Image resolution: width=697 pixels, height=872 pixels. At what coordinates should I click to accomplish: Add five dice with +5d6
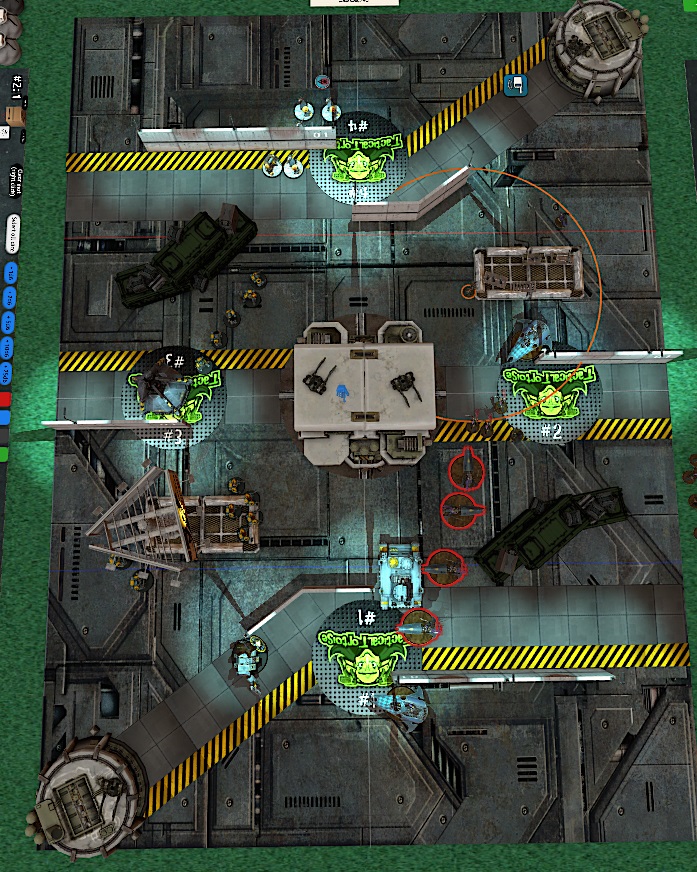pyautogui.click(x=10, y=322)
